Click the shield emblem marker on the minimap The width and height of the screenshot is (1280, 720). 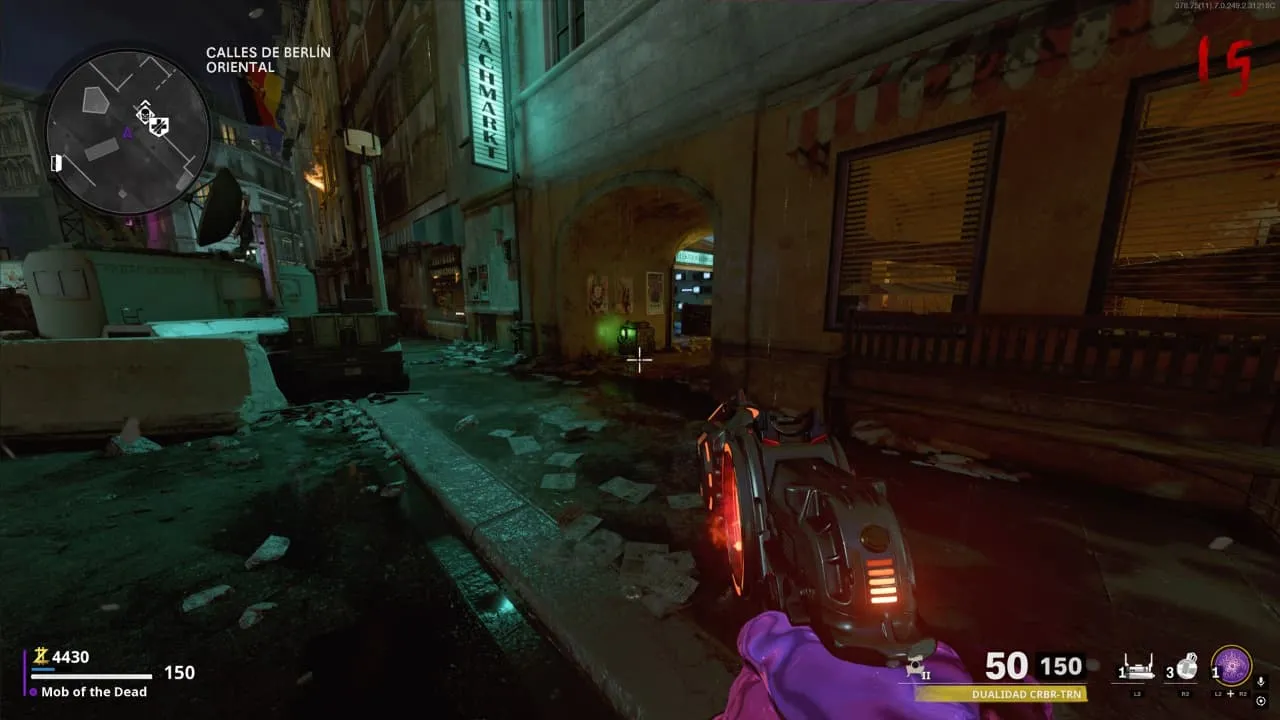tap(159, 126)
